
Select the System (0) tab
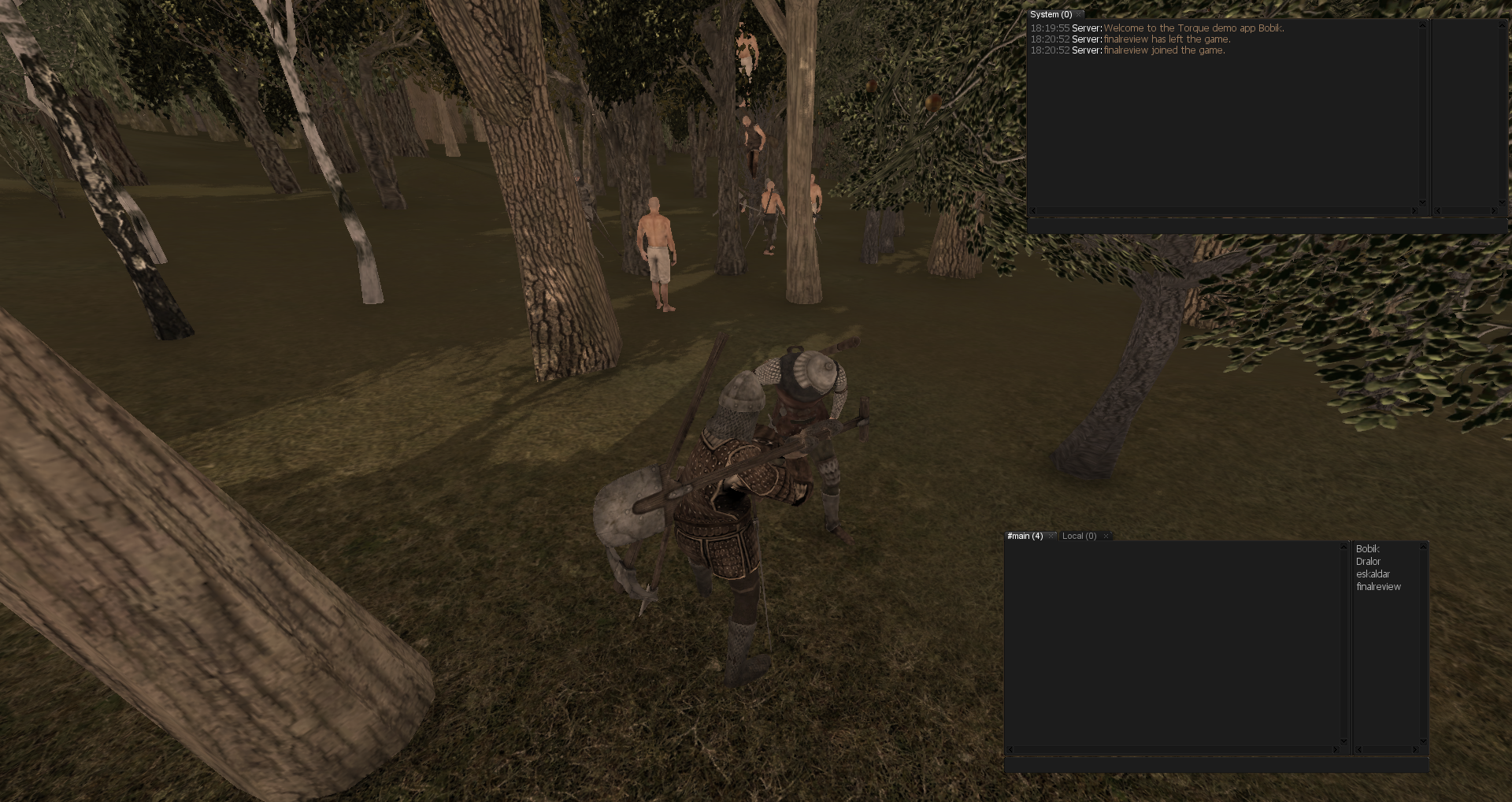click(1051, 14)
